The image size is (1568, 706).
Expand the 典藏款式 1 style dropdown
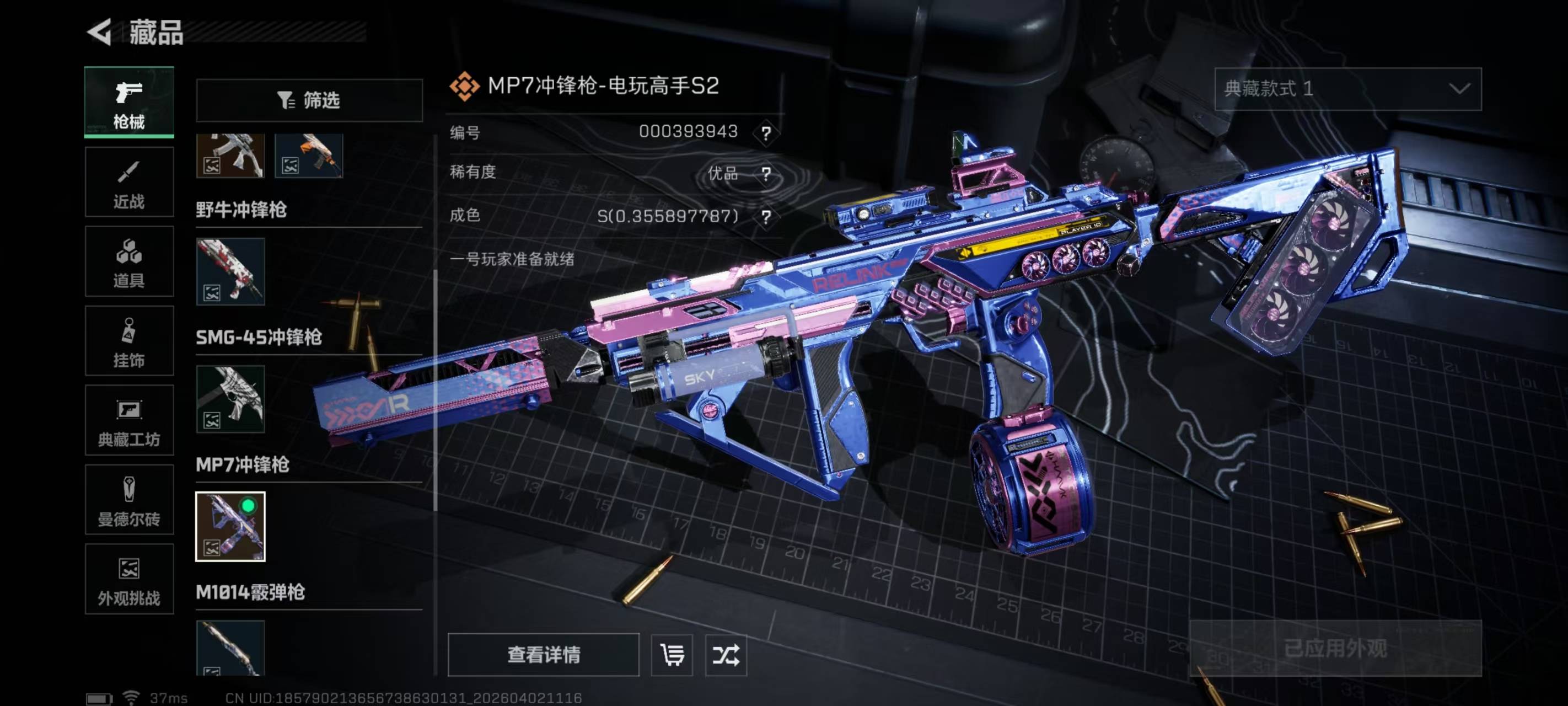[x=1347, y=89]
